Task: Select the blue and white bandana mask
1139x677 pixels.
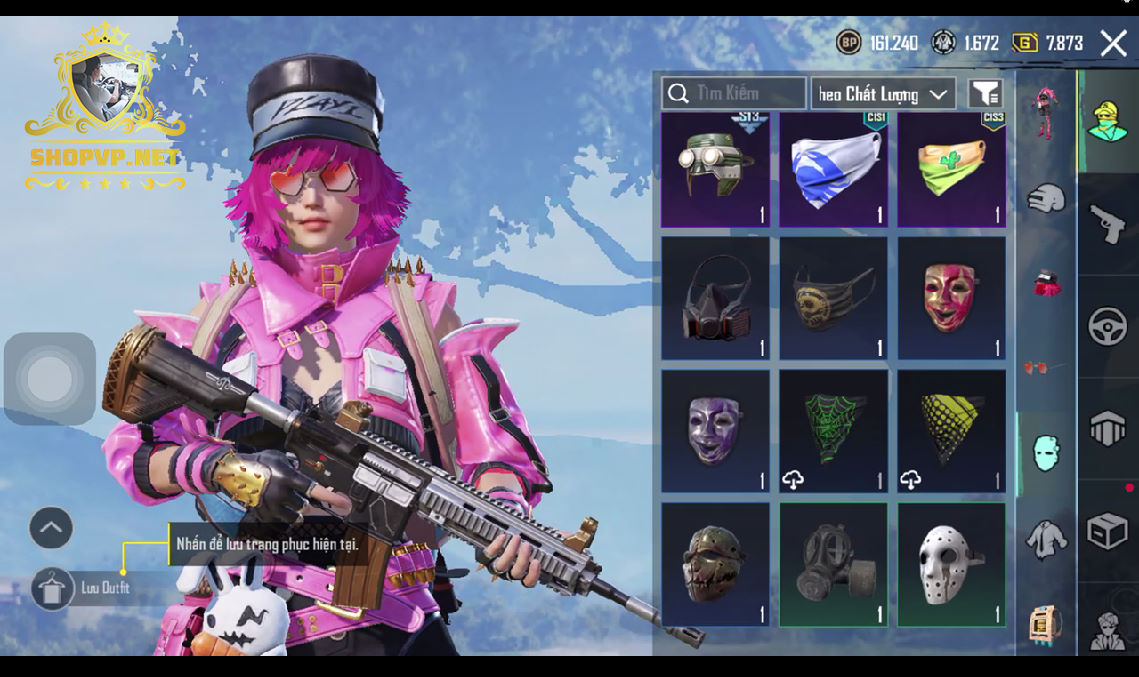Action: pos(833,169)
